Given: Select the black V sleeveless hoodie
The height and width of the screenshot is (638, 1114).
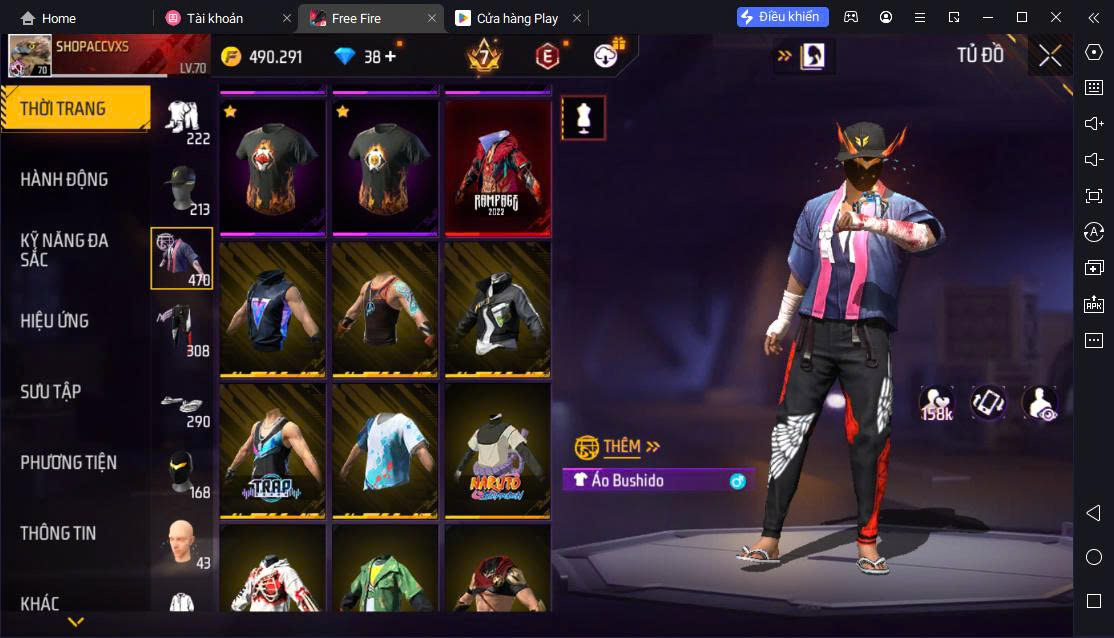Looking at the screenshot, I should point(273,308).
